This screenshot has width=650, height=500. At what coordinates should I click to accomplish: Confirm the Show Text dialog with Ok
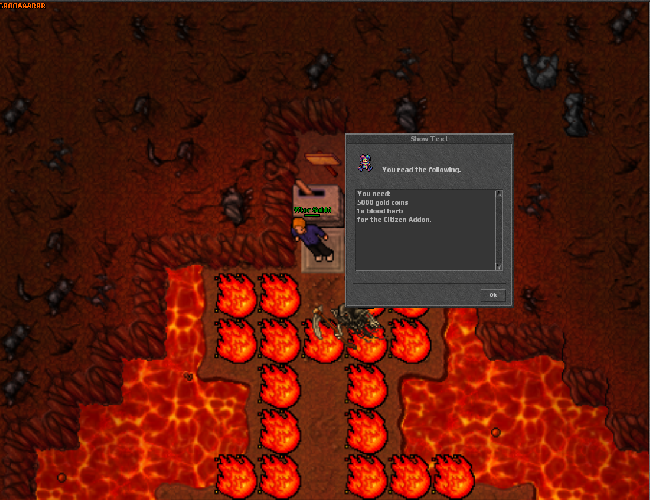pos(493,295)
